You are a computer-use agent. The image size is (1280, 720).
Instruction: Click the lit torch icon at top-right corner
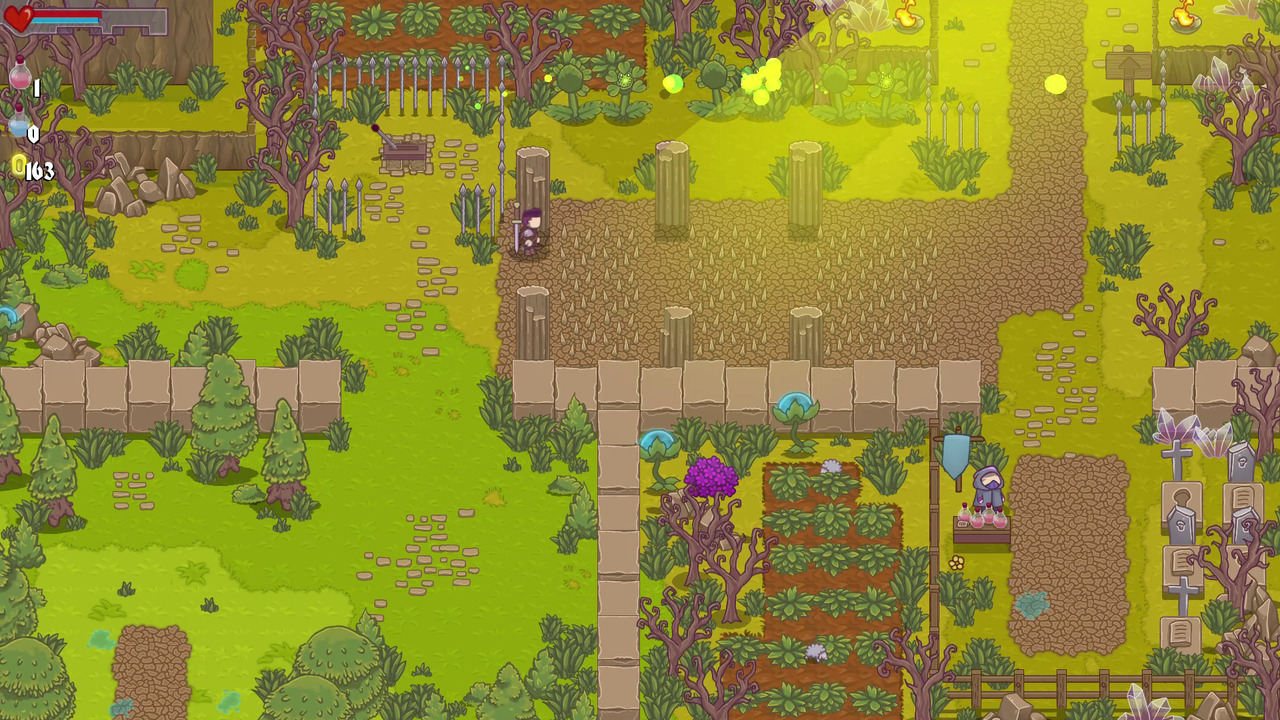(1185, 17)
